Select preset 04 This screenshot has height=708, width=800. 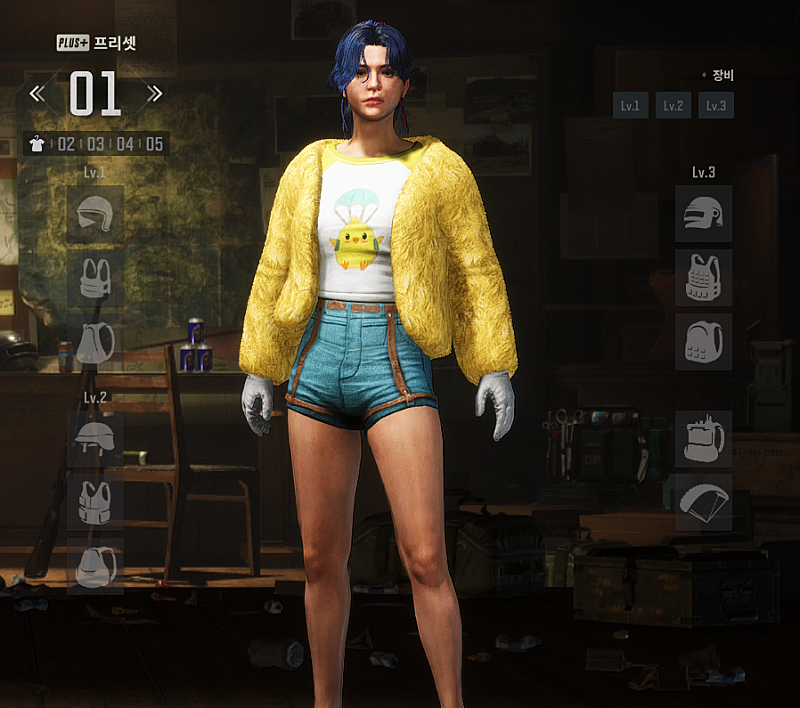(124, 143)
